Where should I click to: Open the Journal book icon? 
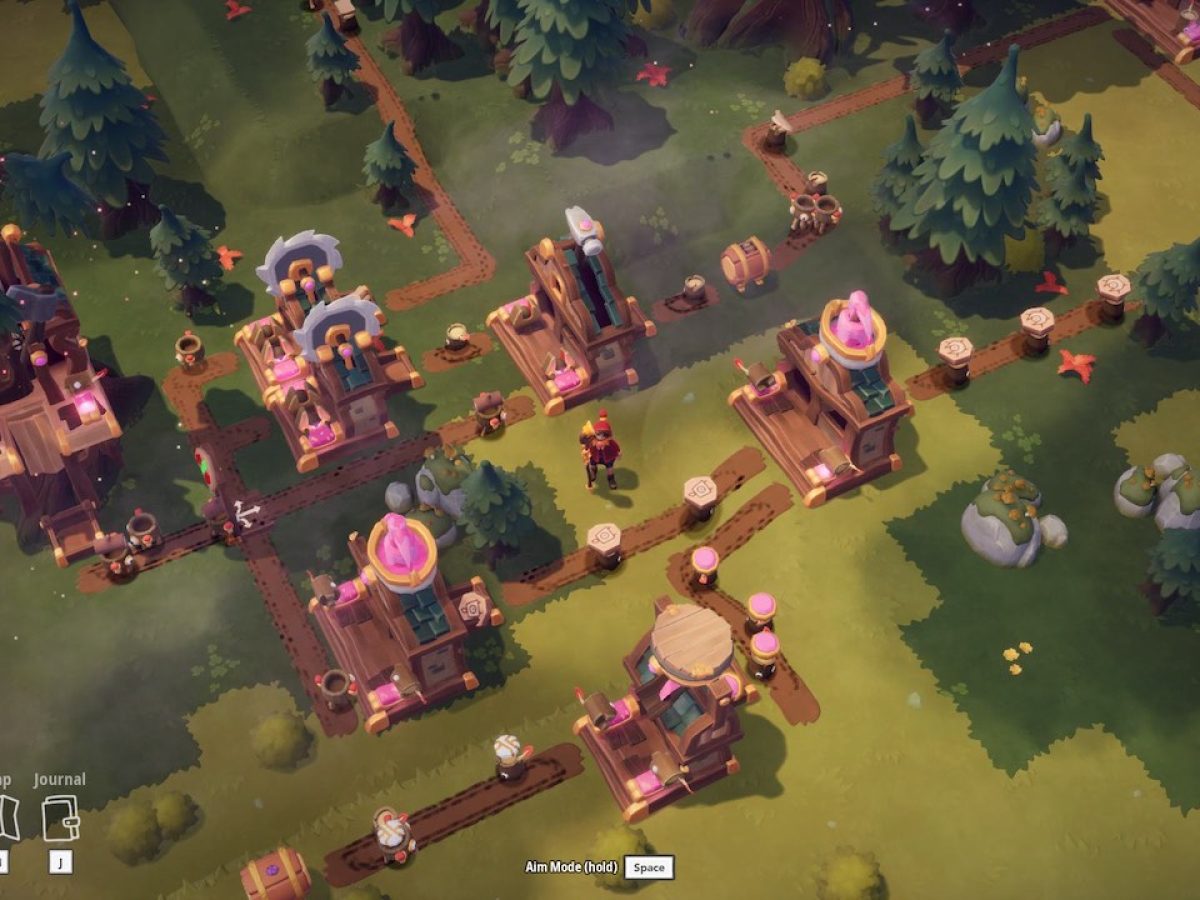pos(60,818)
